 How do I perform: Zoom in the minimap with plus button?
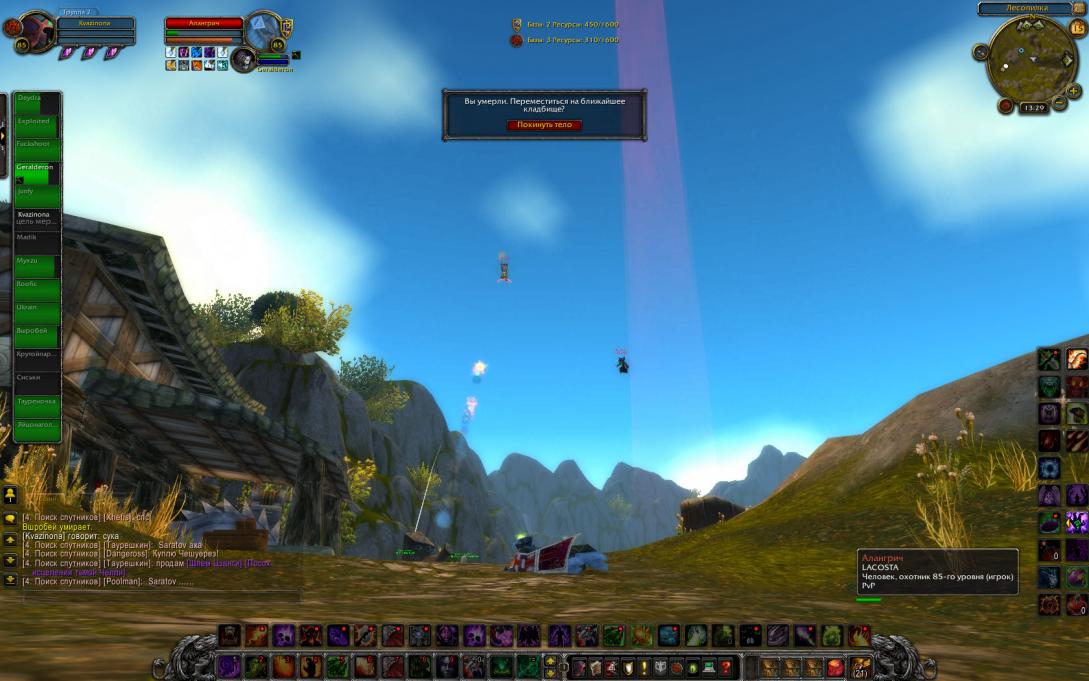point(1074,91)
